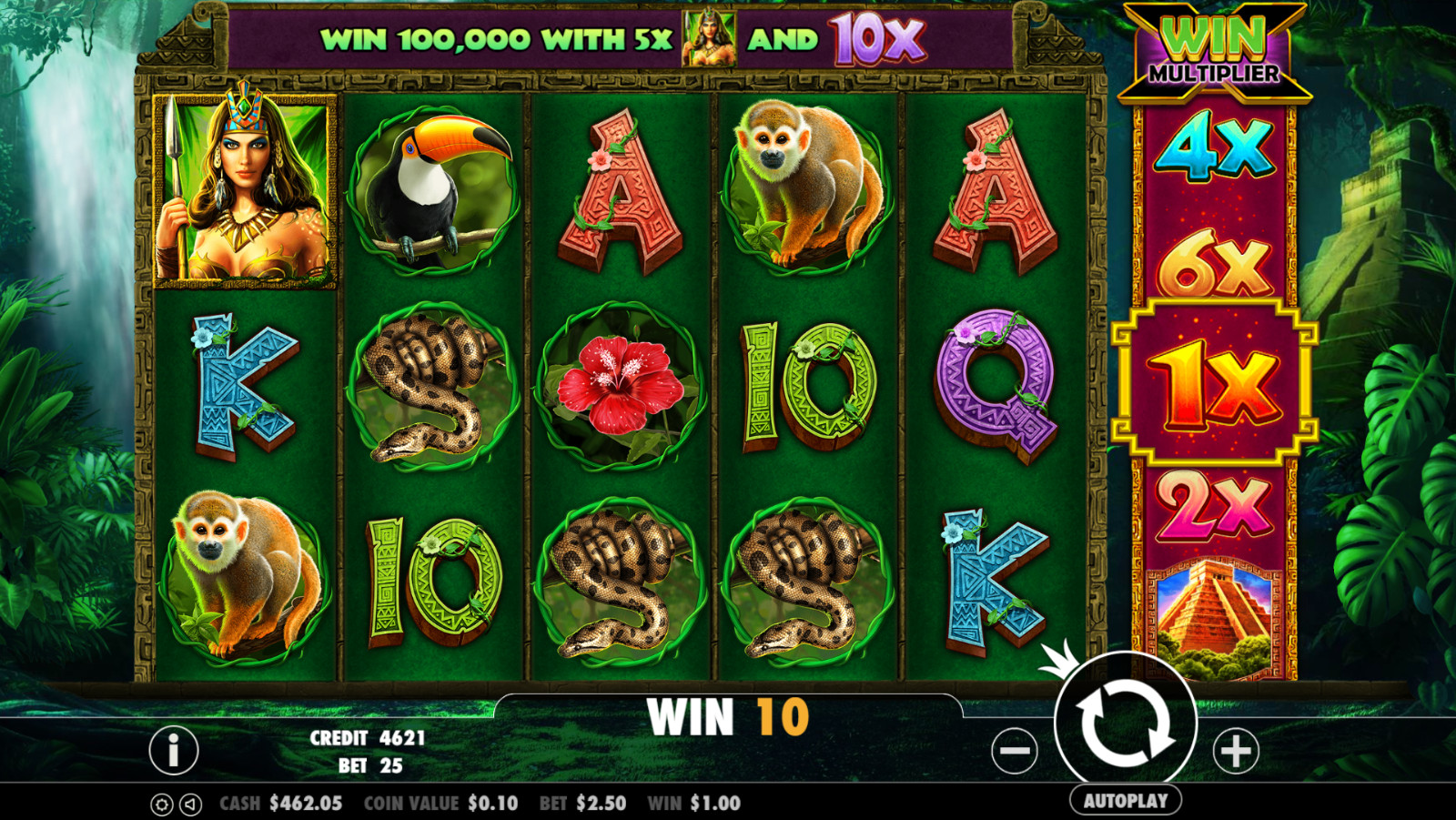Viewport: 1456px width, 820px height.
Task: Open the game info paytable
Action: tap(173, 750)
